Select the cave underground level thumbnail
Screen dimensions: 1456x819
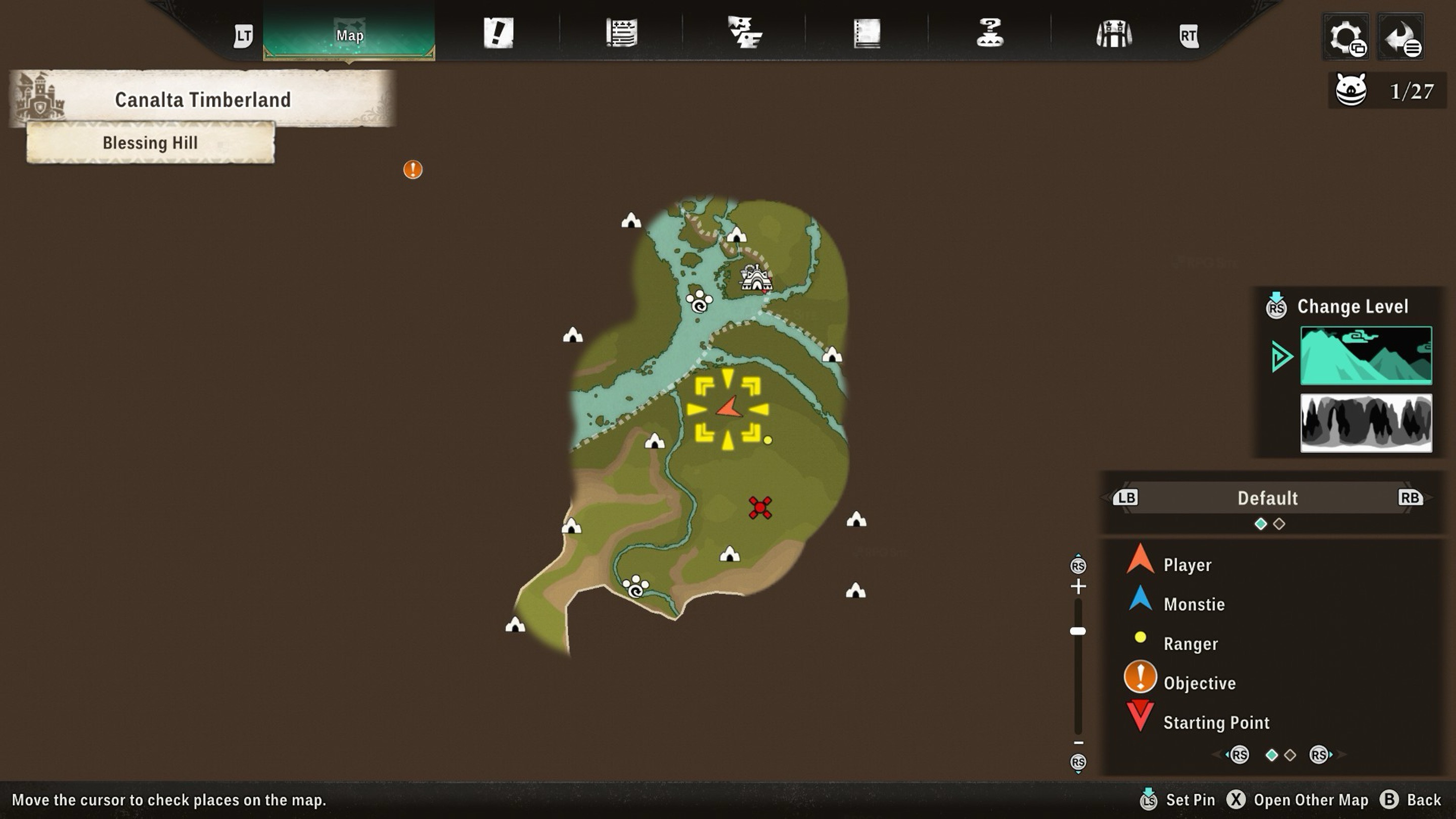coord(1366,423)
